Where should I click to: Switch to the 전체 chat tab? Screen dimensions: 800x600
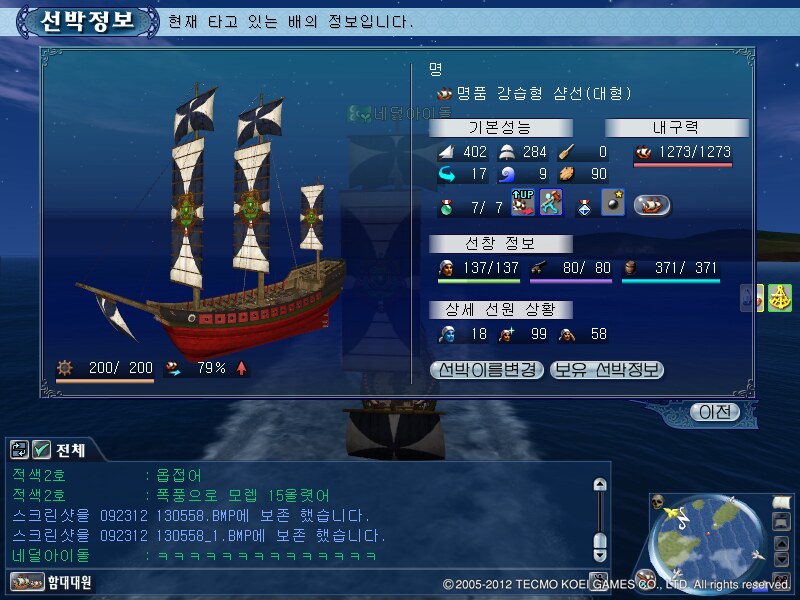pos(70,451)
